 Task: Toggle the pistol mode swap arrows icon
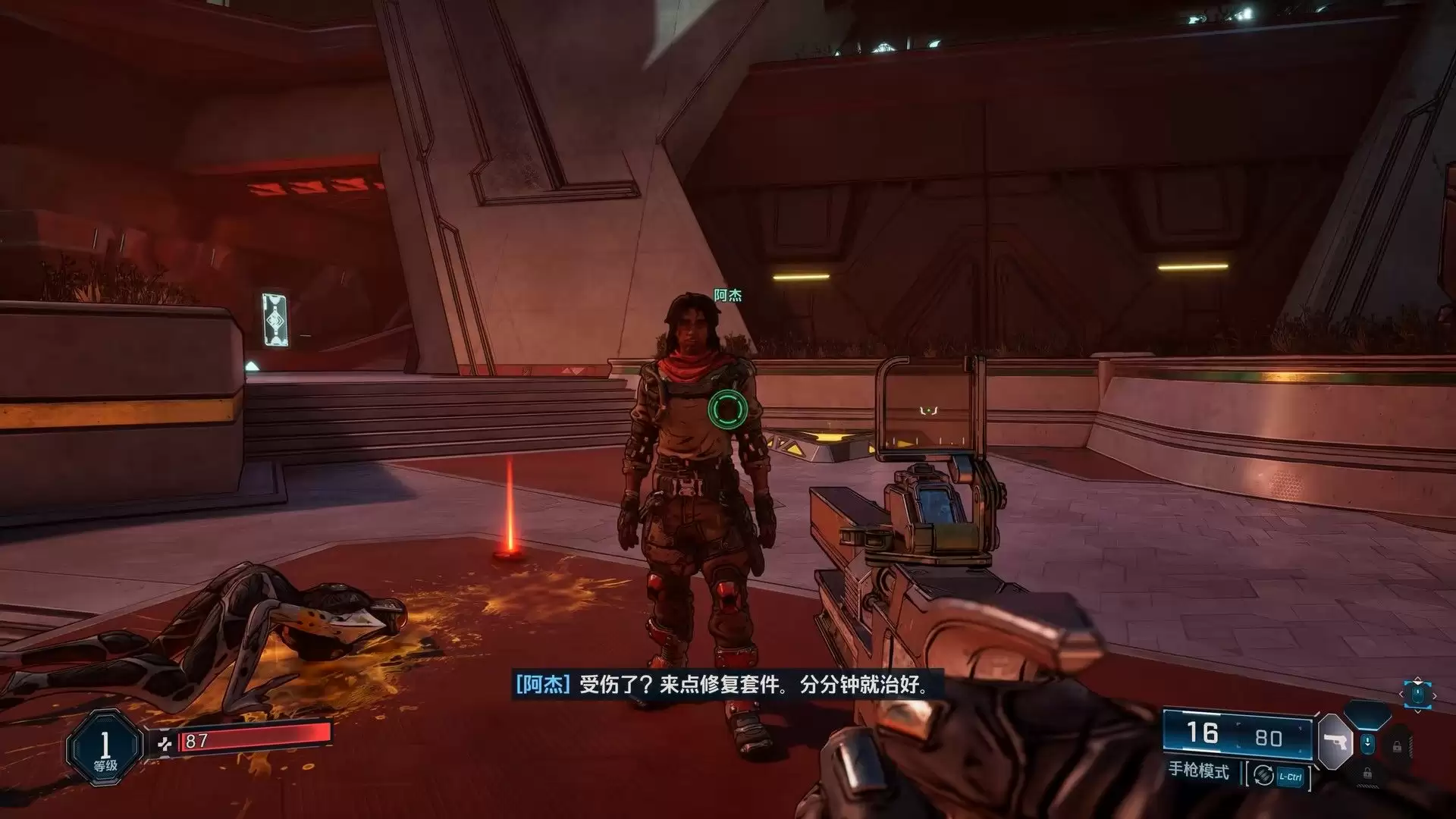(1263, 775)
